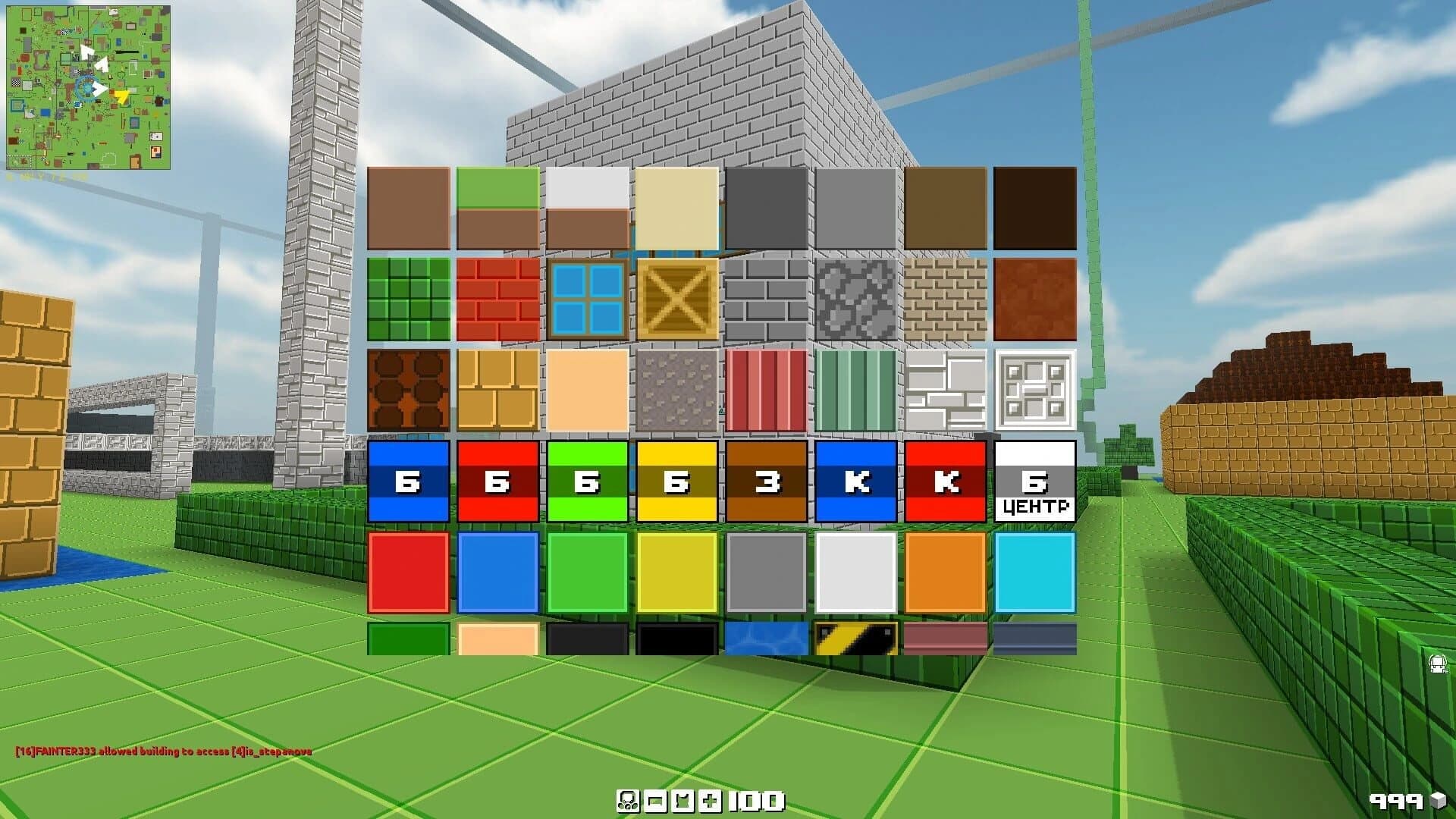
Task: Select the wooden crate block texture
Action: (x=677, y=301)
